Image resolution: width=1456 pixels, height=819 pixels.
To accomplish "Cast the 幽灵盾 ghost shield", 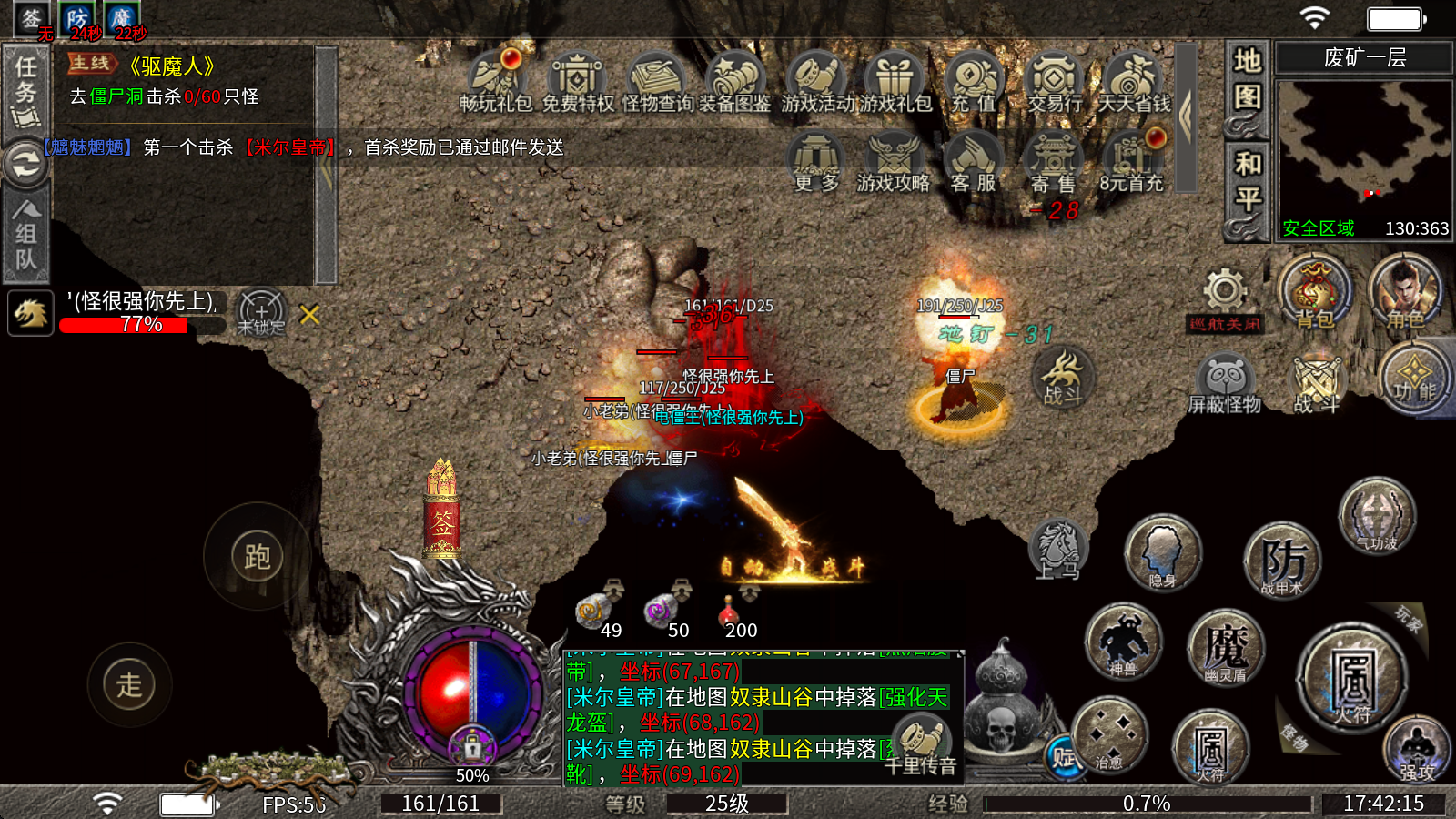I will point(1225,648).
